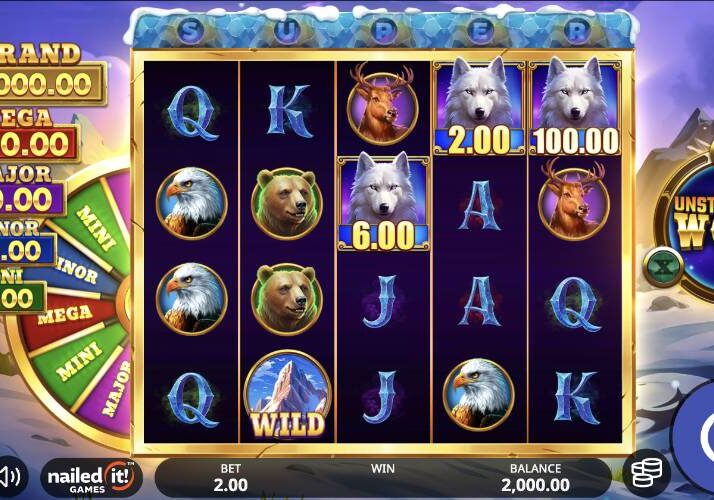
Task: Toggle the sound speaker icon
Action: 10,474
